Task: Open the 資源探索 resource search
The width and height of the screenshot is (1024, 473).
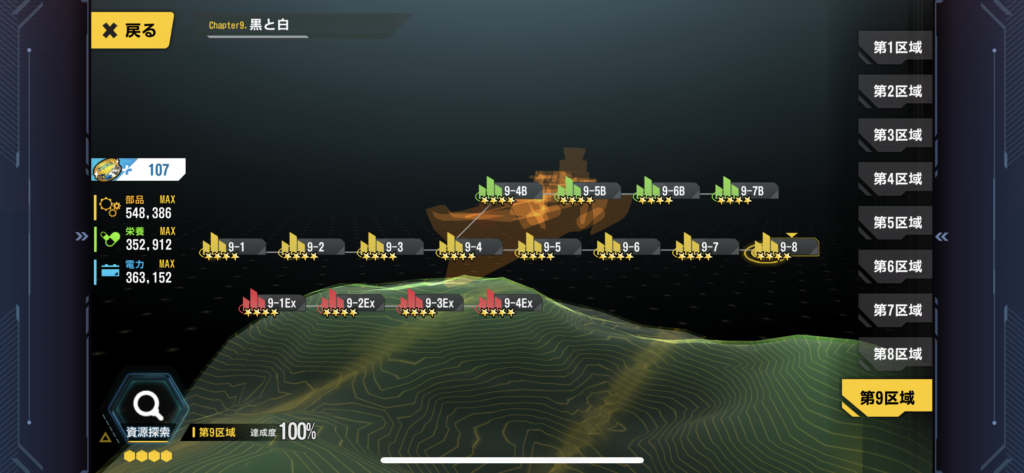Action: 149,410
